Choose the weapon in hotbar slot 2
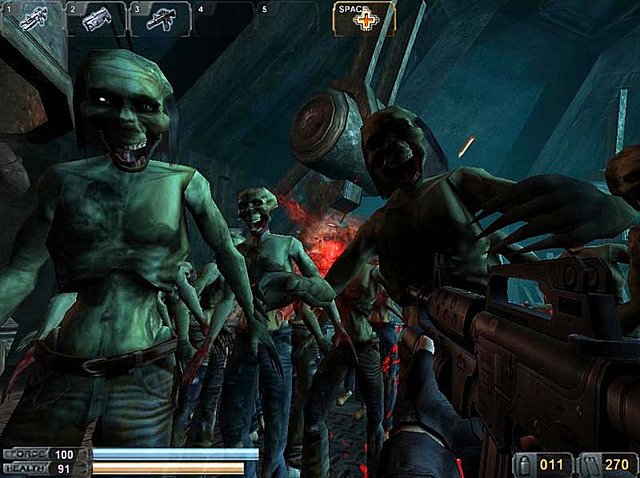Viewport: 640px width, 478px height. (x=96, y=19)
